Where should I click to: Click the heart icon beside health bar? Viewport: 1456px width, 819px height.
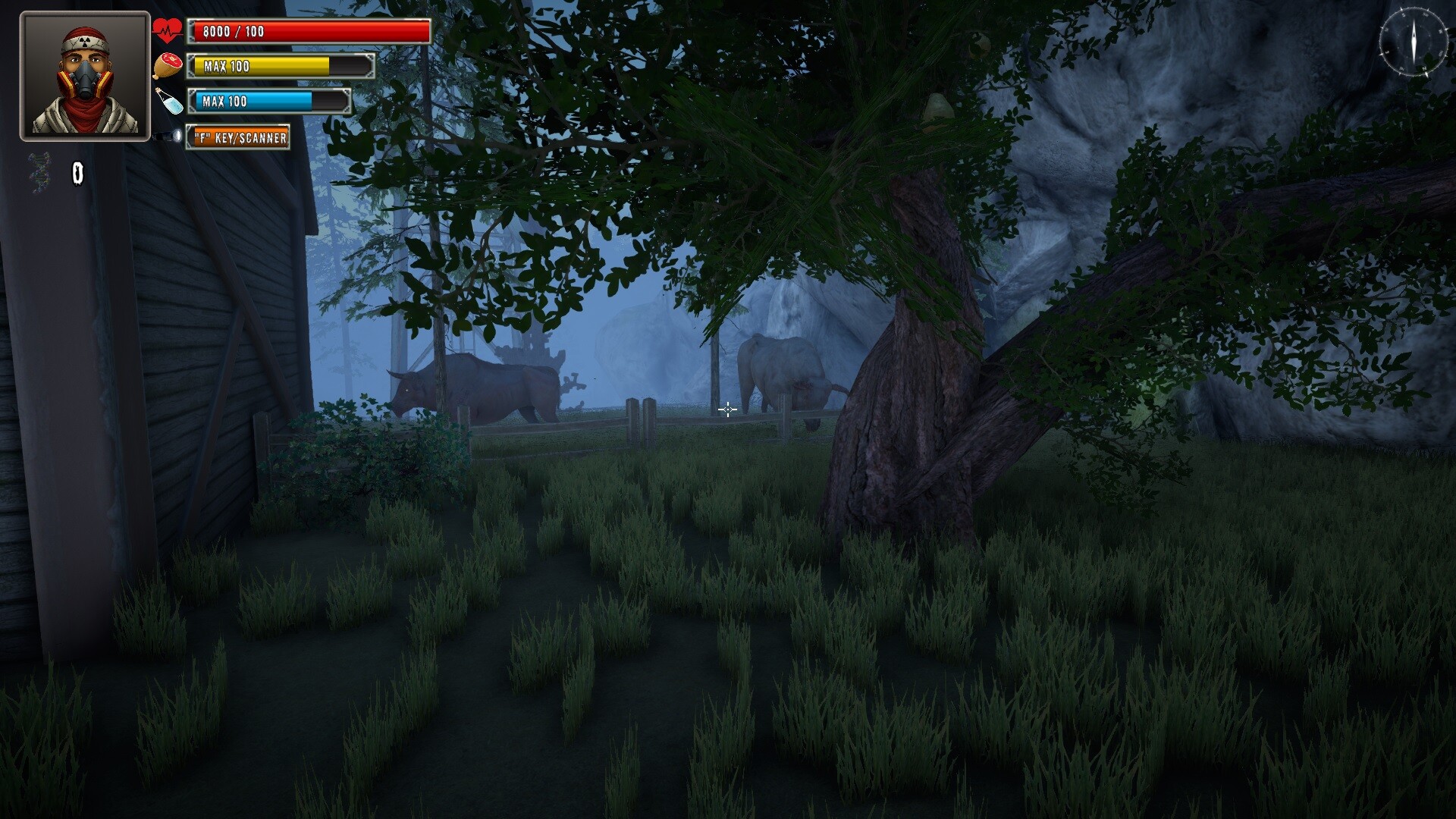[x=166, y=30]
